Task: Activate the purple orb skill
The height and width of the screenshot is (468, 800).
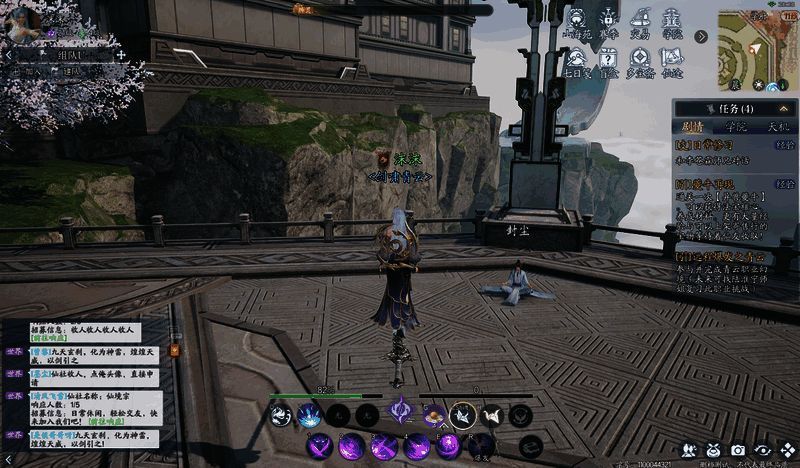Action: click(448, 444)
